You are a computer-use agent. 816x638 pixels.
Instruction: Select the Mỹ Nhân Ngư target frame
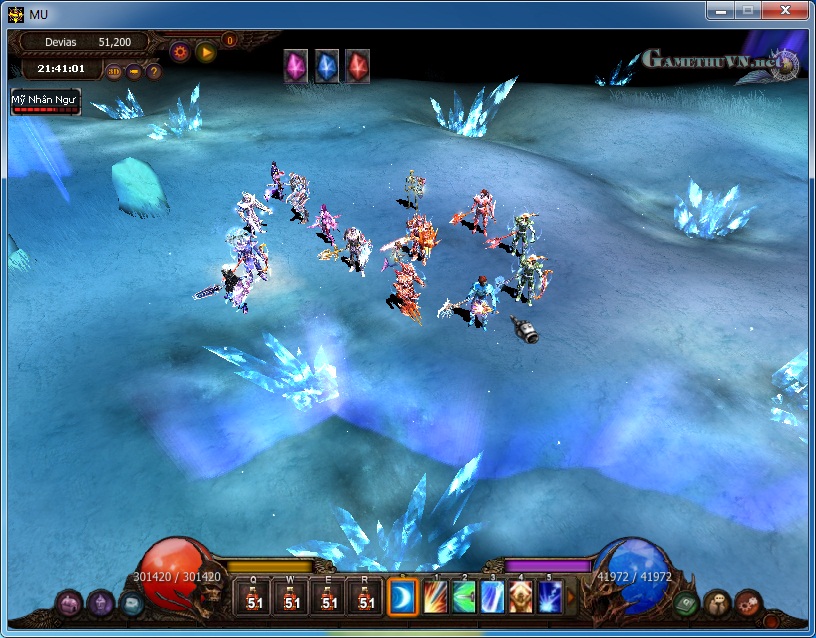pyautogui.click(x=45, y=102)
